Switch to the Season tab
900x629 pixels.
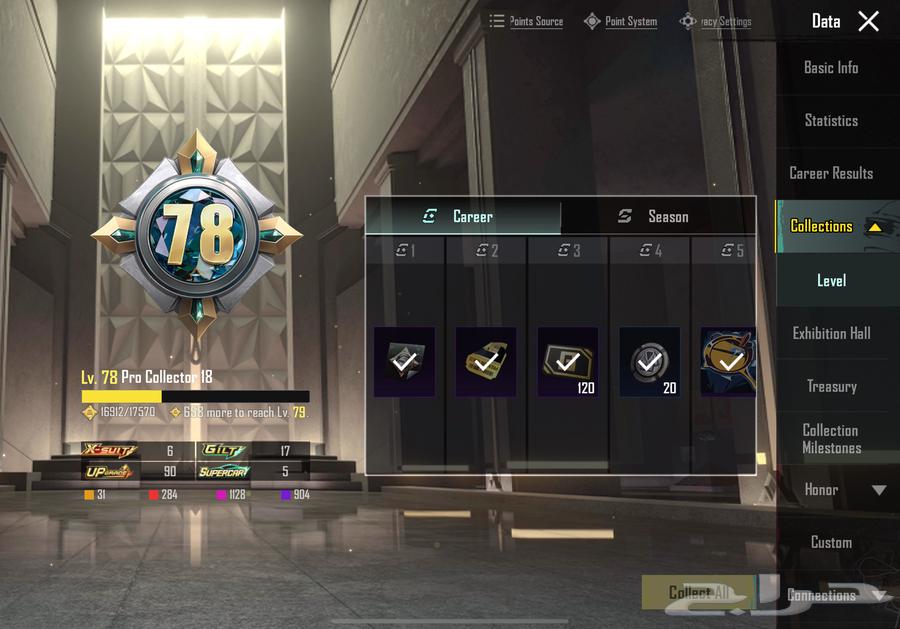[x=657, y=216]
